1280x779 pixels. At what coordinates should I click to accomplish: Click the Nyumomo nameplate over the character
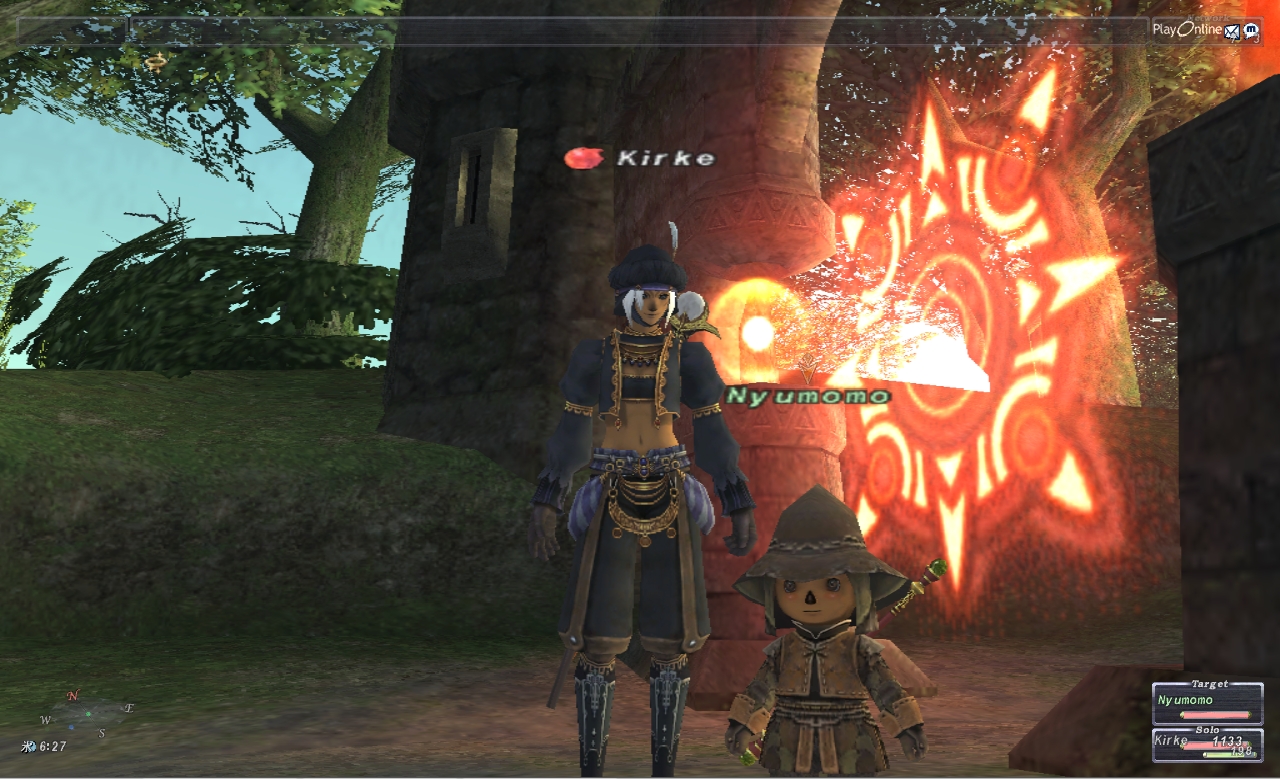click(x=807, y=396)
